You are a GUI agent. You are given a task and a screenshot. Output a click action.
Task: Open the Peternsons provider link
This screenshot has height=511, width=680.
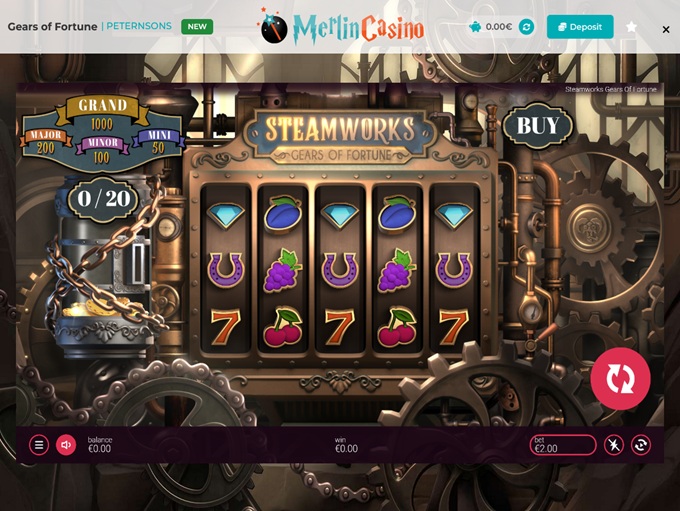pos(139,26)
